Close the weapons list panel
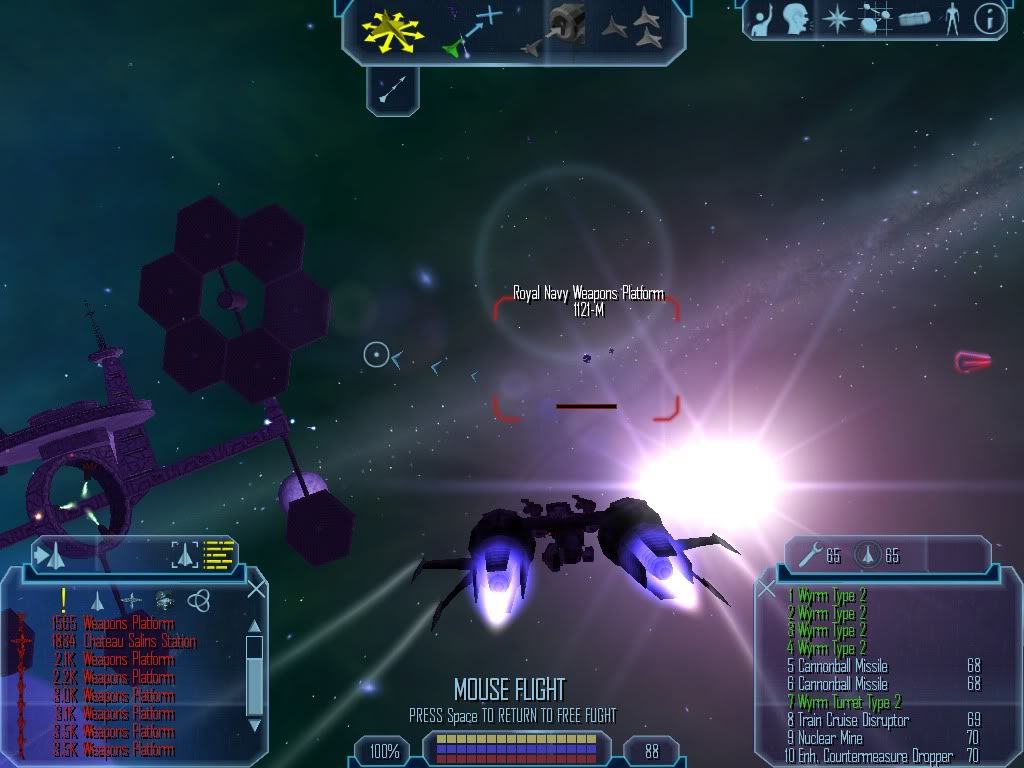Viewport: 1024px width, 768px height. pyautogui.click(x=768, y=588)
